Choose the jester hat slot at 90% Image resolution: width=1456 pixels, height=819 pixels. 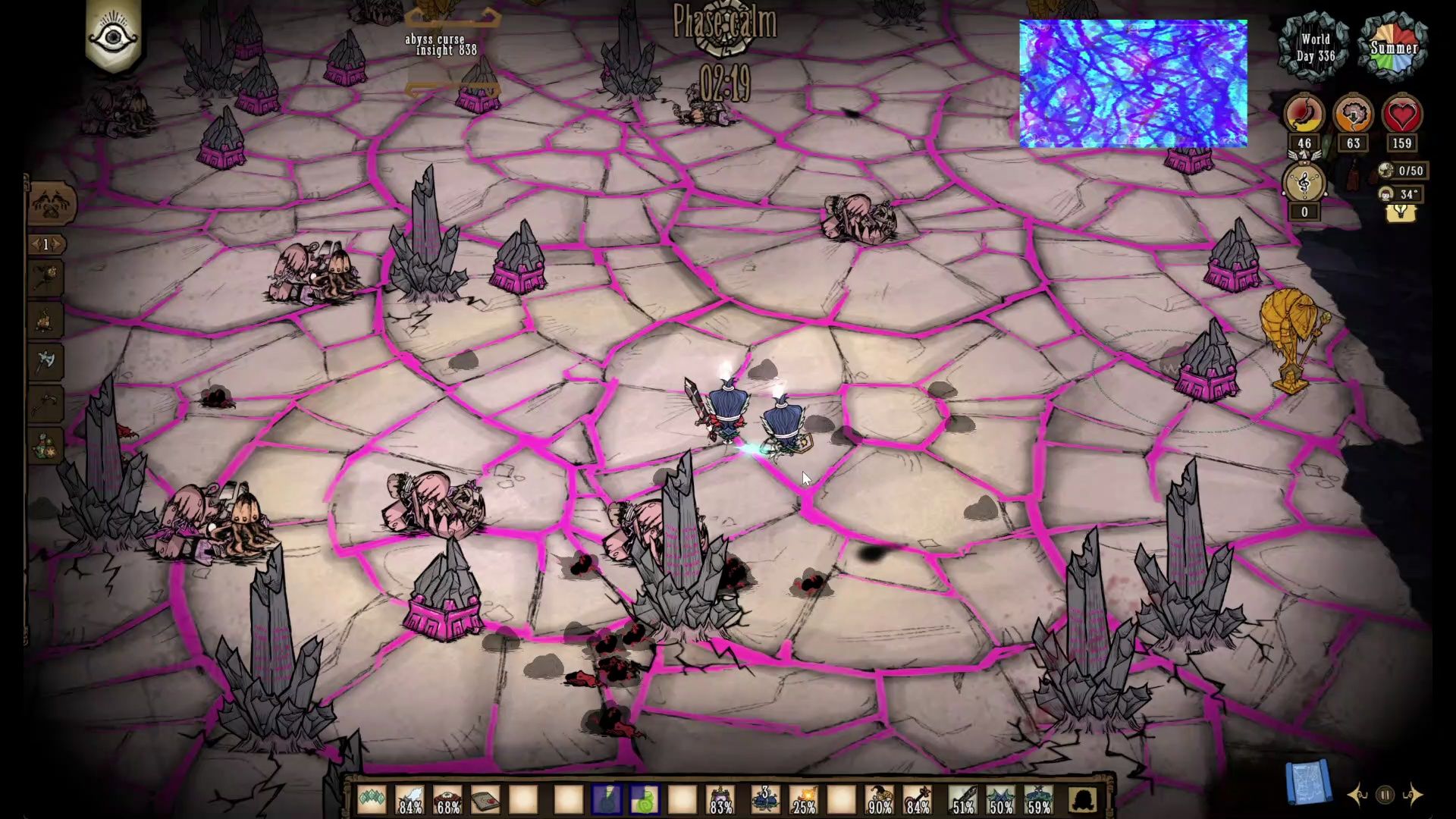point(880,799)
